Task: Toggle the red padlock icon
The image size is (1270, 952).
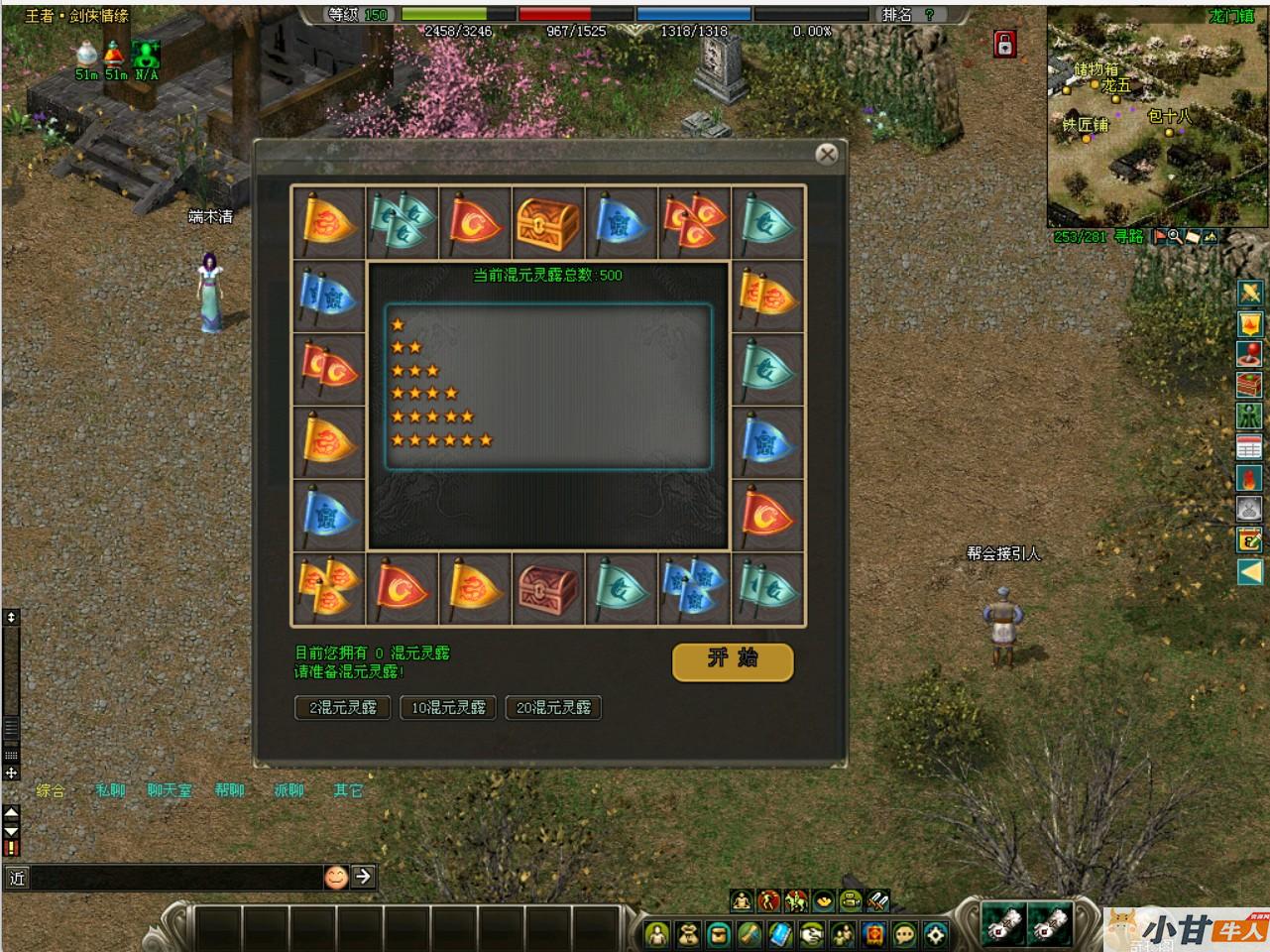Action: pos(1005,44)
